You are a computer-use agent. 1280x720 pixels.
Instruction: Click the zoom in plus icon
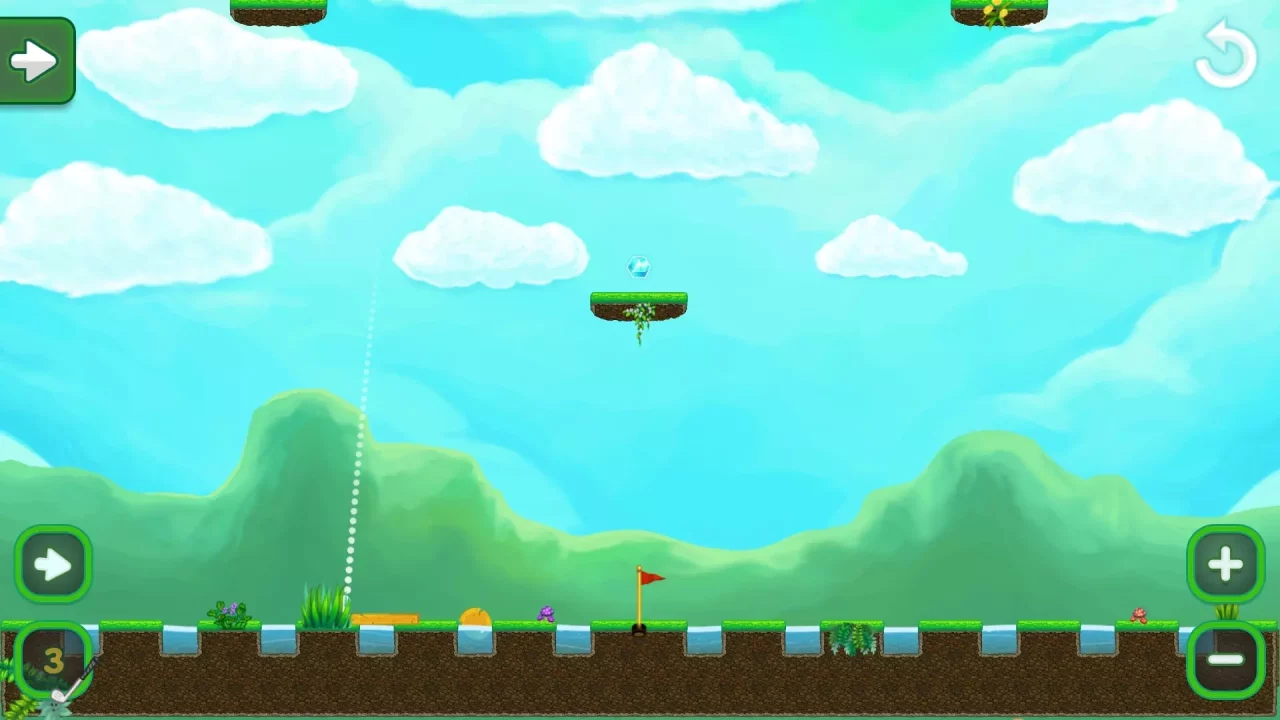[x=1225, y=565]
